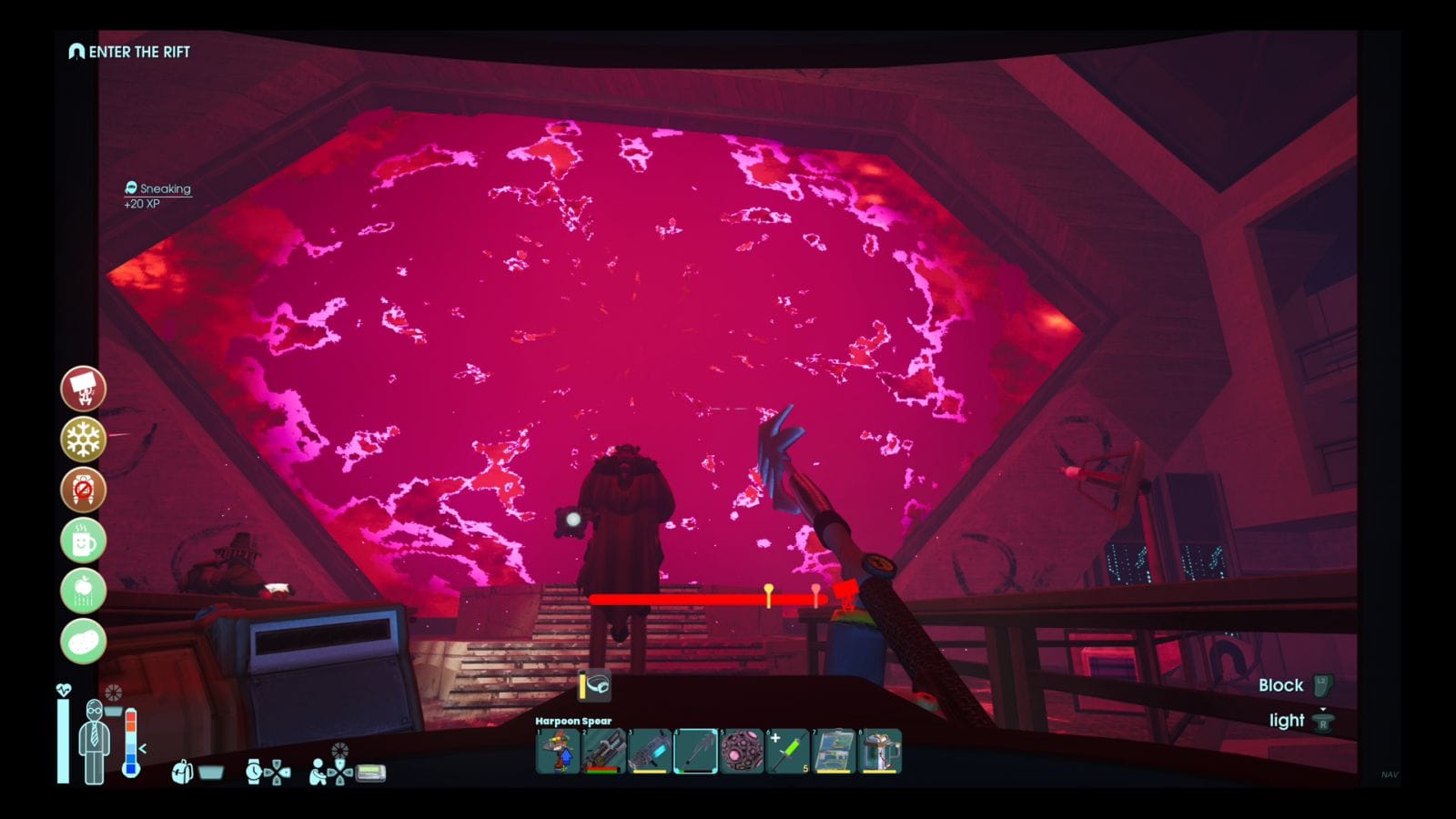1456x819 pixels.
Task: View the crossed-out backpack status icon
Action: [84, 490]
